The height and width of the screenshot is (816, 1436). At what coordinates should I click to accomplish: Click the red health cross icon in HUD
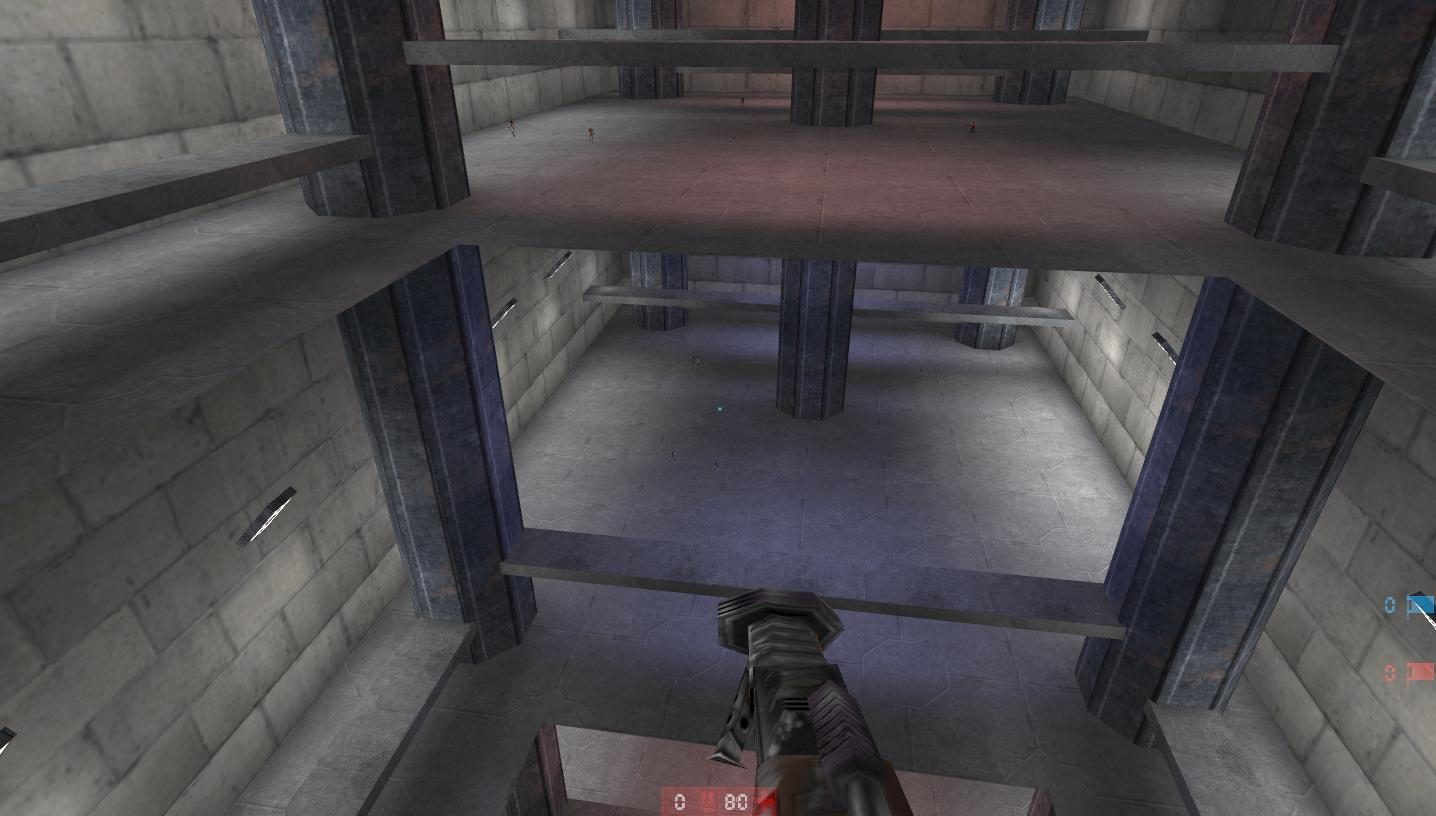tap(766, 800)
